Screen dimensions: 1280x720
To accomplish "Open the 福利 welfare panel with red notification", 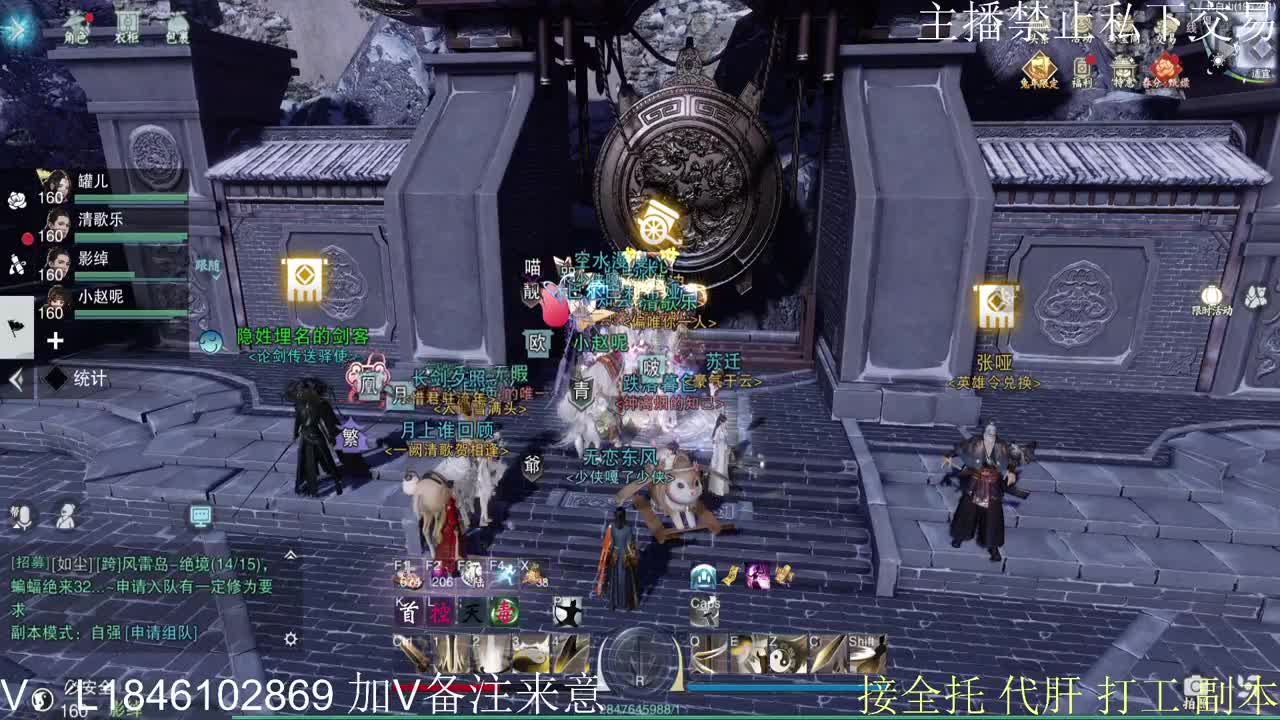I will 1082,65.
